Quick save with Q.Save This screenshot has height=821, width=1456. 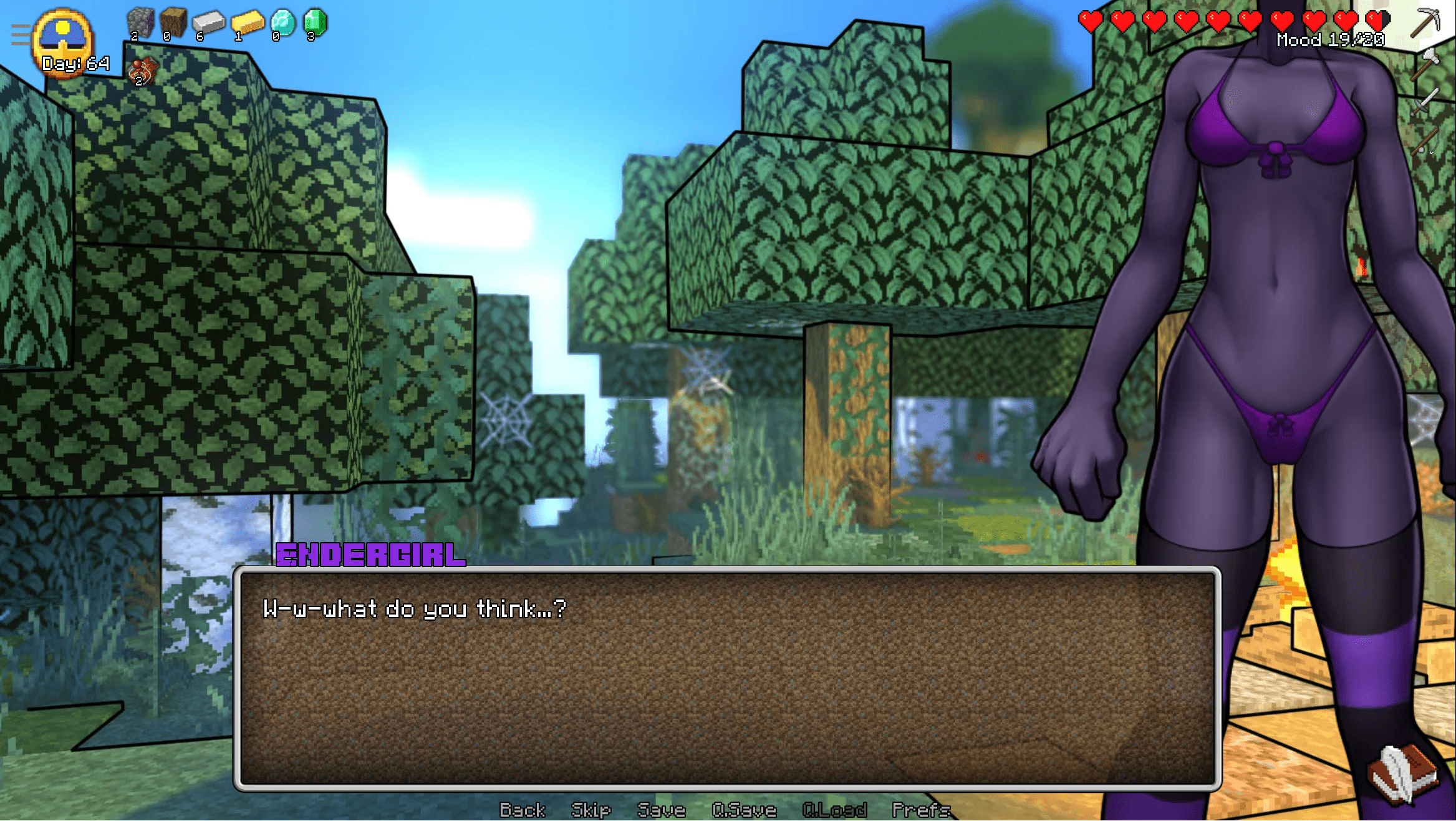click(x=744, y=810)
